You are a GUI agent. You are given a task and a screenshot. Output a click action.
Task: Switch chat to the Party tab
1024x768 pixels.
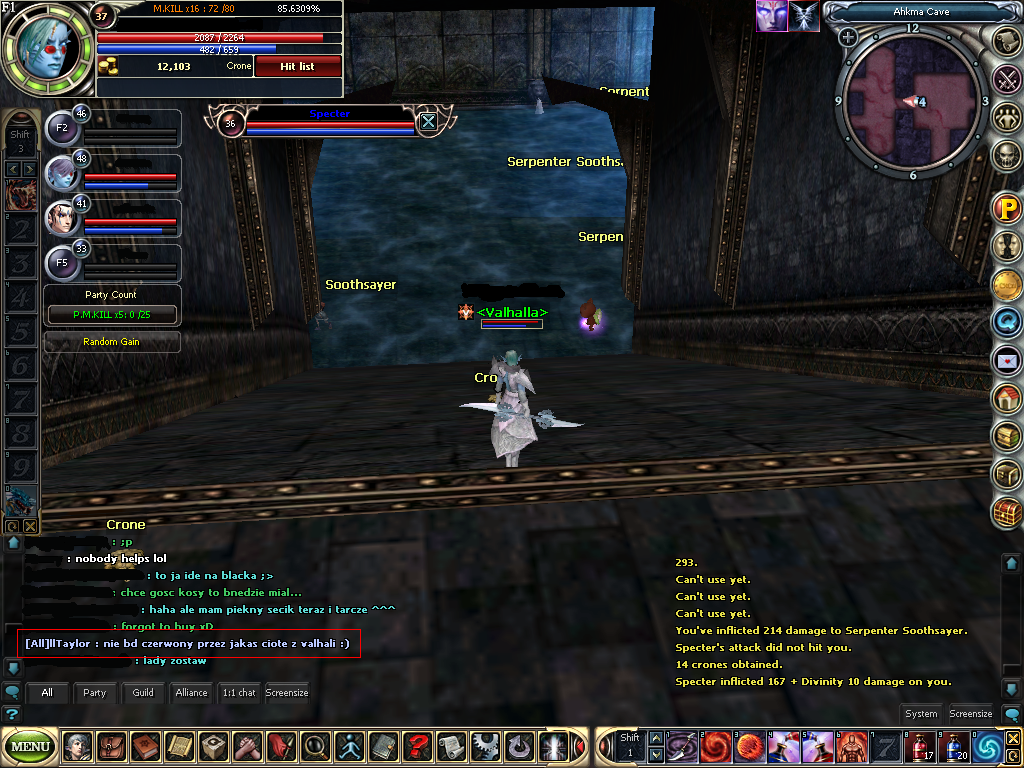(95, 692)
